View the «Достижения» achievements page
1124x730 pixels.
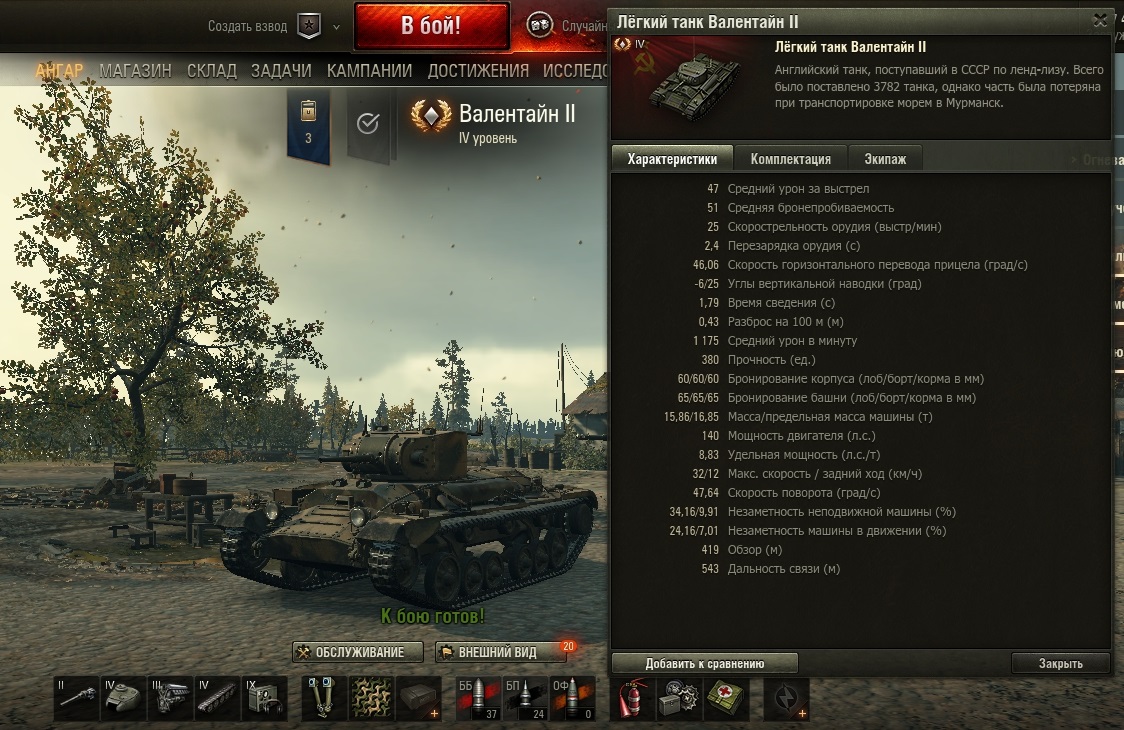478,71
